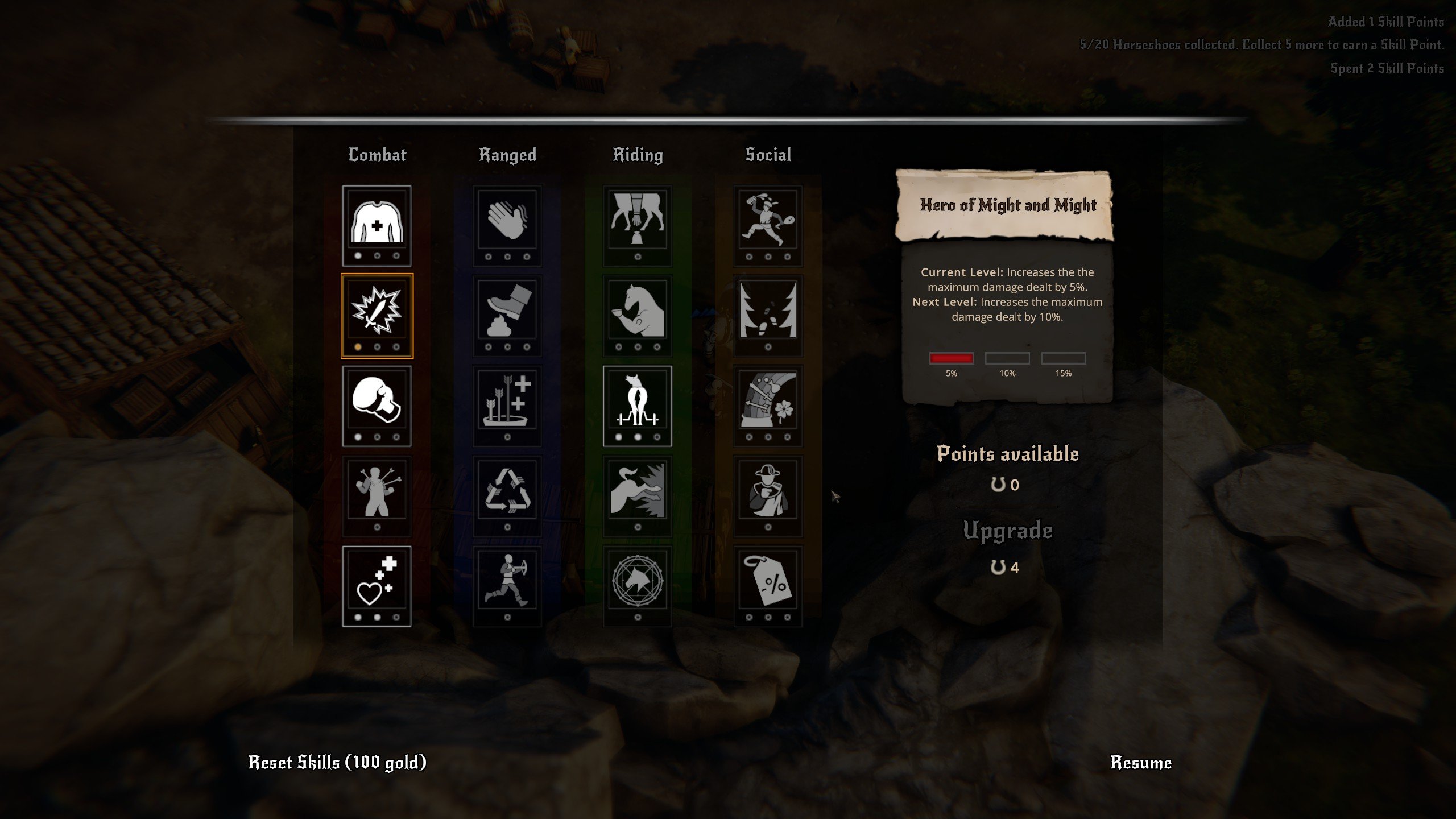Image resolution: width=1456 pixels, height=819 pixels.
Task: Pick the arrows in quiver plus skill
Action: pos(507,401)
